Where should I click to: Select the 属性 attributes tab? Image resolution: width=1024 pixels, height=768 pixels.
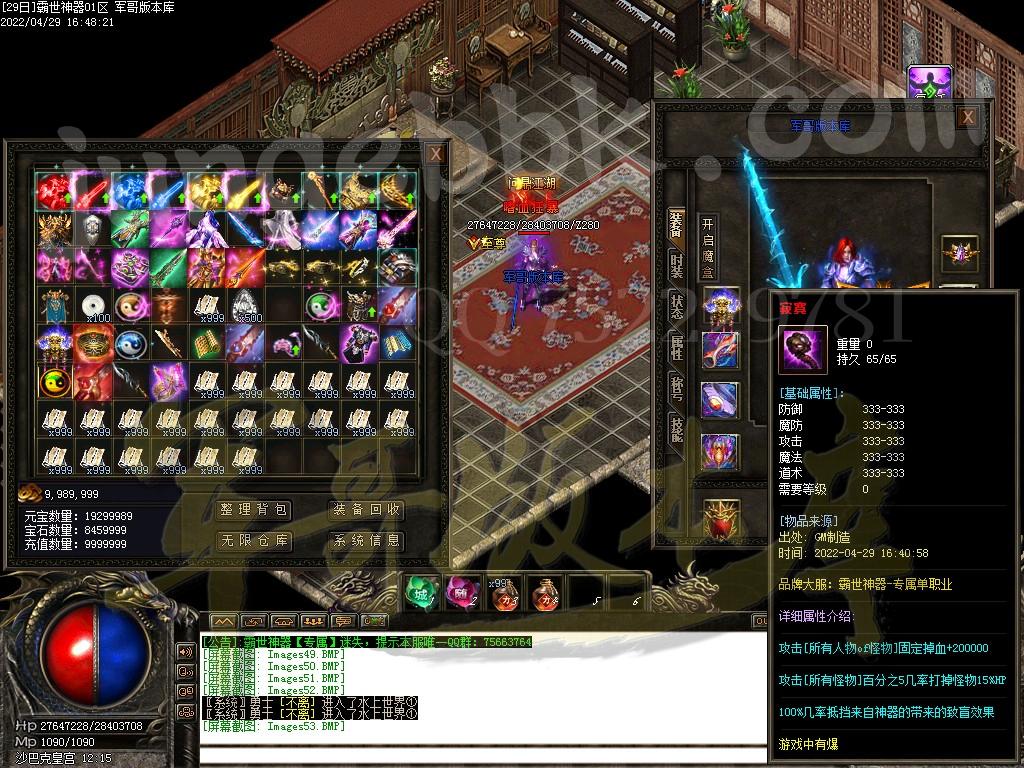677,347
